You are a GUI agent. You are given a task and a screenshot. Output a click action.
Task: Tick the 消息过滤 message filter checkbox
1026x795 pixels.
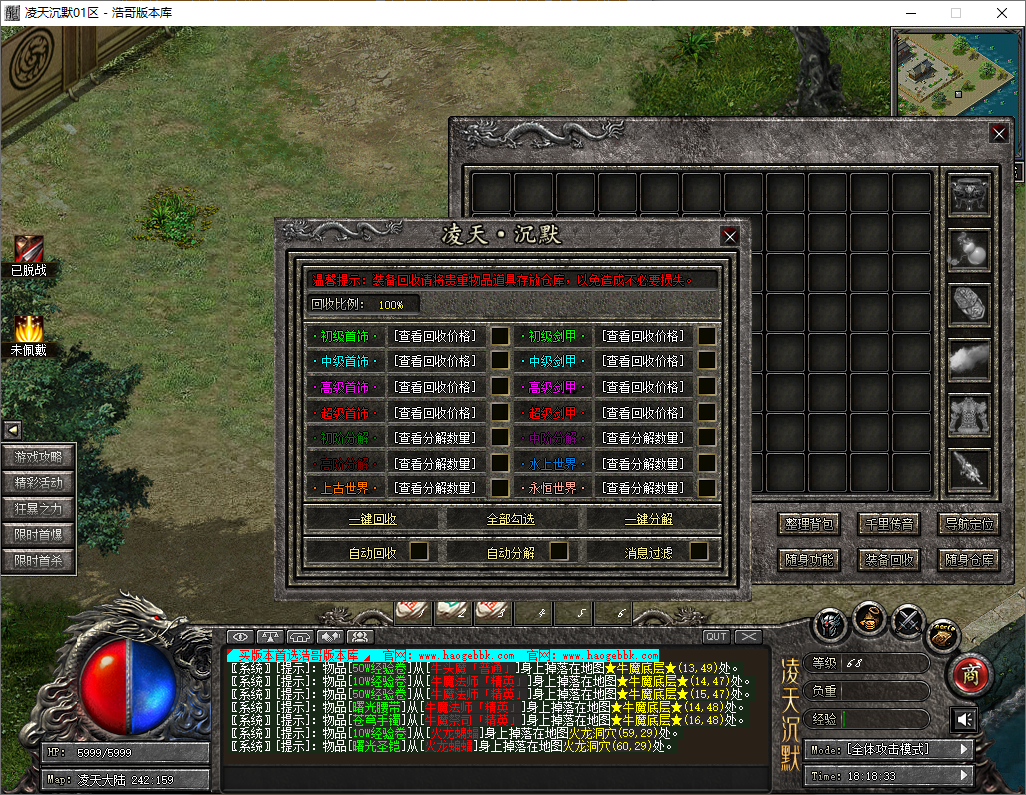(698, 551)
